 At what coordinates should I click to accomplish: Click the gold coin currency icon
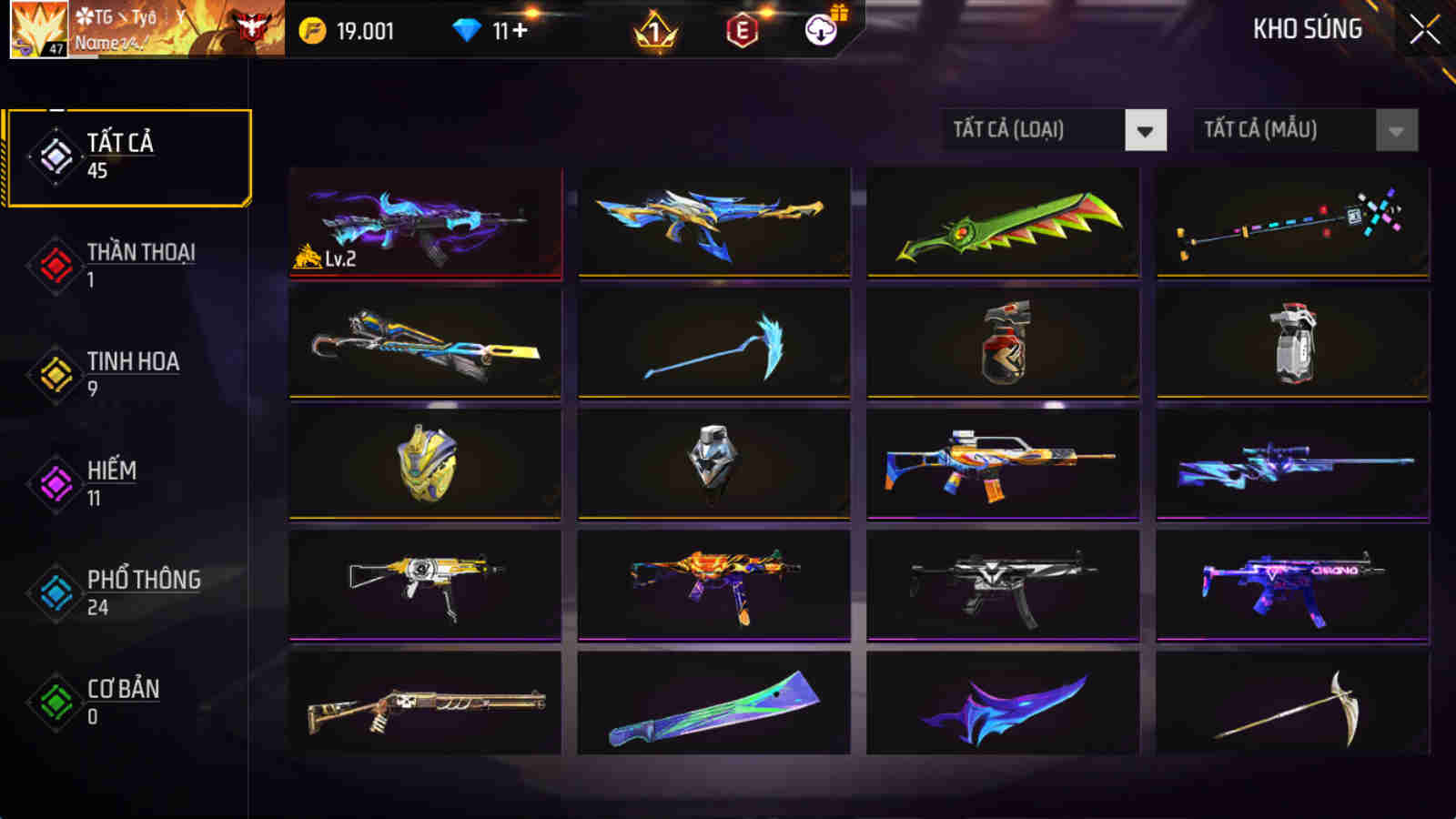[314, 29]
